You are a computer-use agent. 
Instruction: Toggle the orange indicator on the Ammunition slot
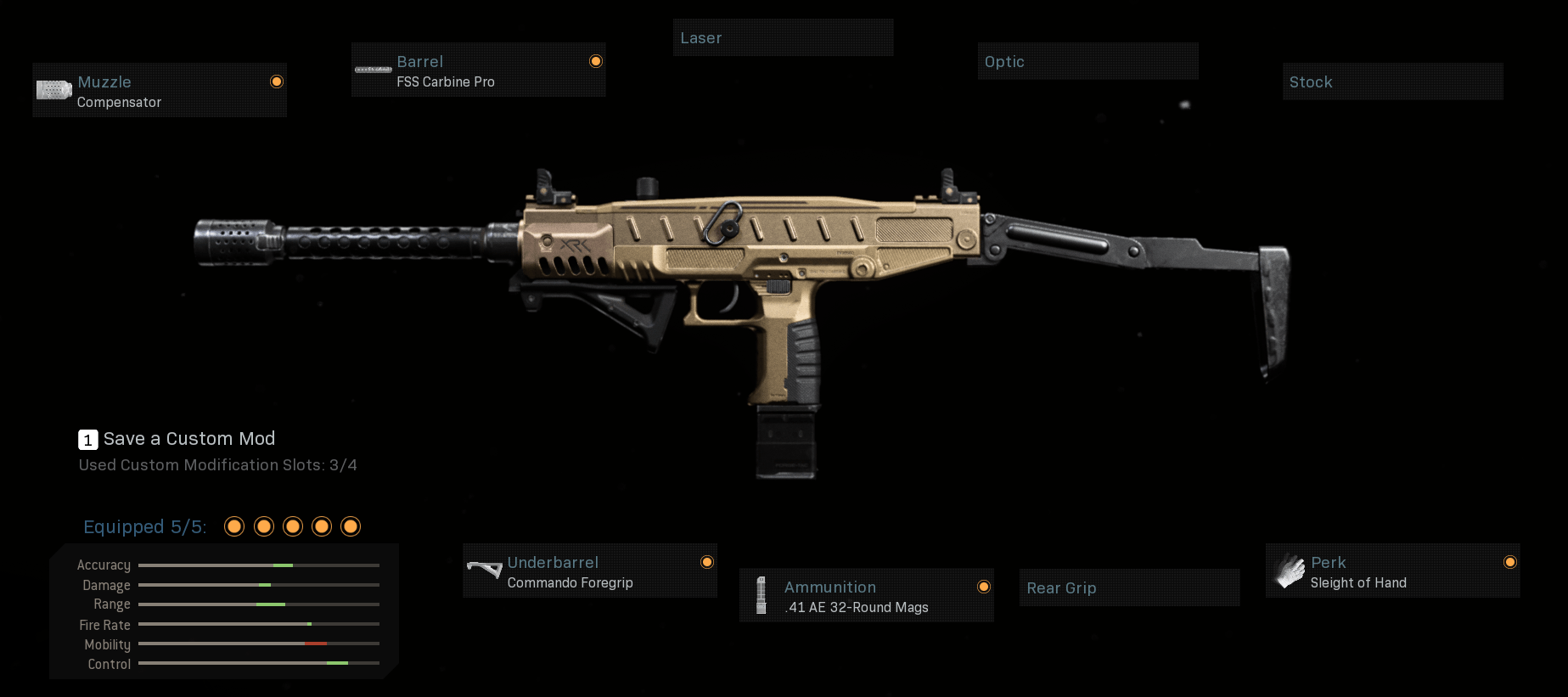pyautogui.click(x=983, y=587)
